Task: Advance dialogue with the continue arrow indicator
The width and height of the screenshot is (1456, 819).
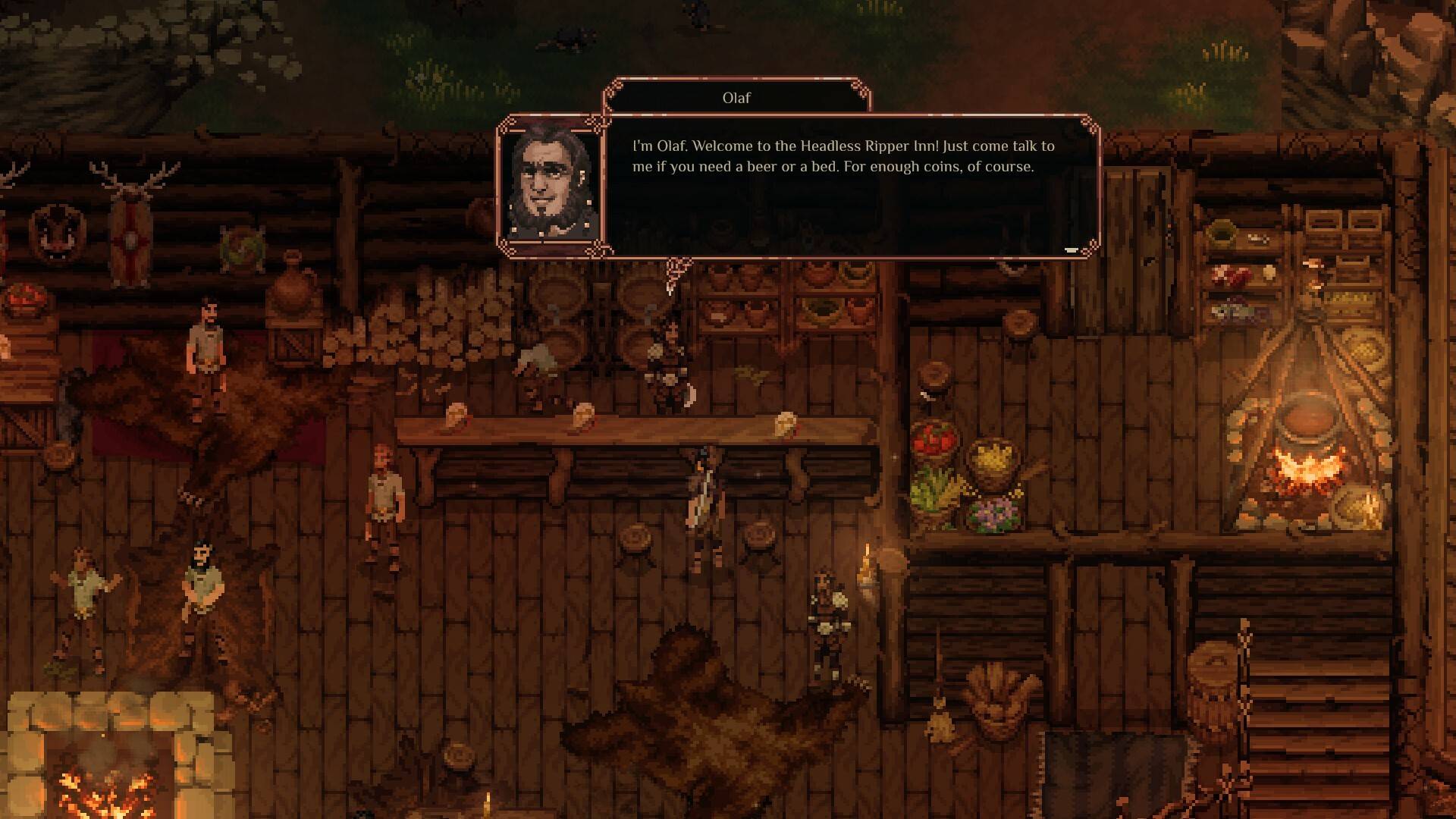Action: [1071, 249]
